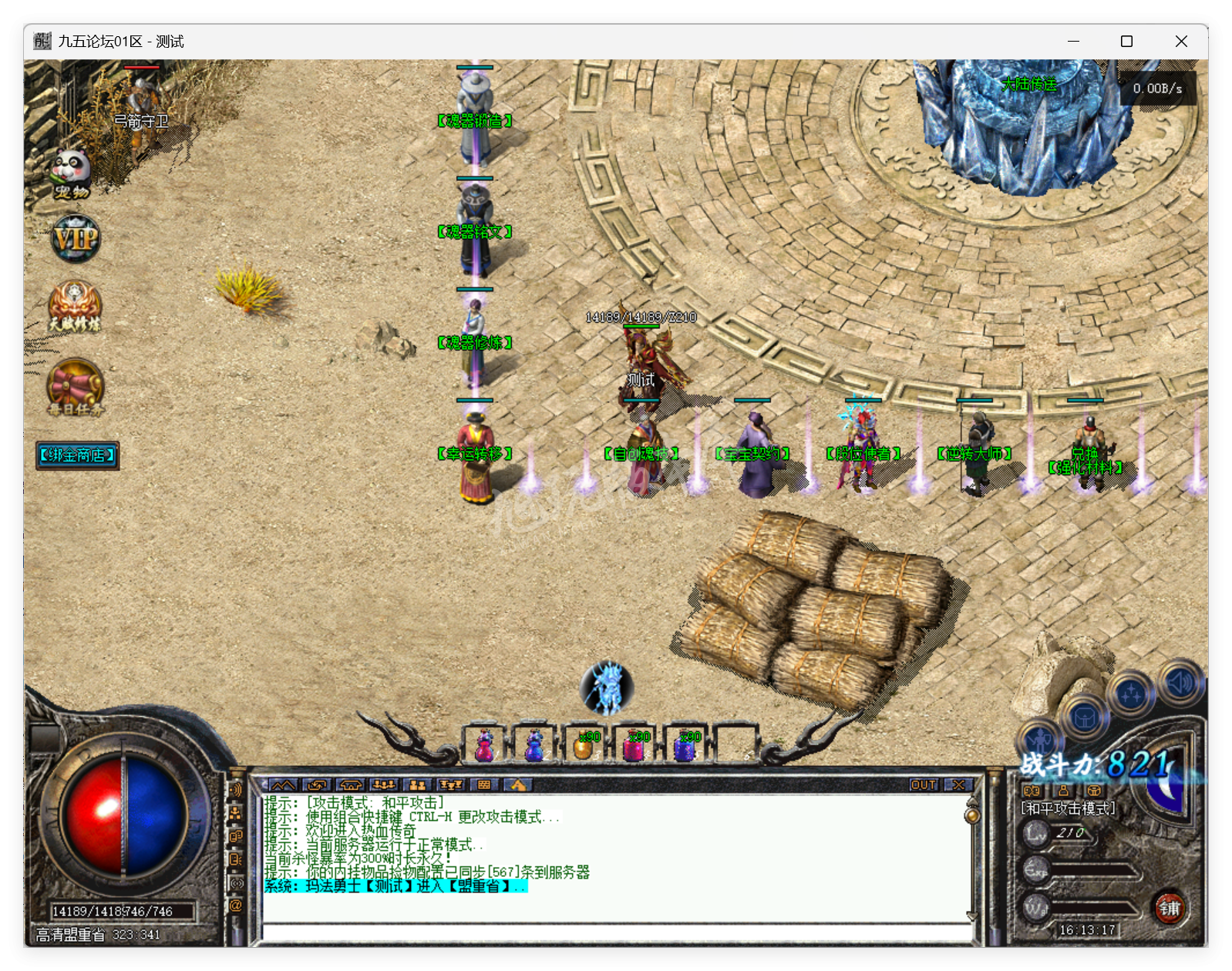Click the OUT button on the chat window
This screenshot has height=971, width=1232.
click(x=925, y=784)
